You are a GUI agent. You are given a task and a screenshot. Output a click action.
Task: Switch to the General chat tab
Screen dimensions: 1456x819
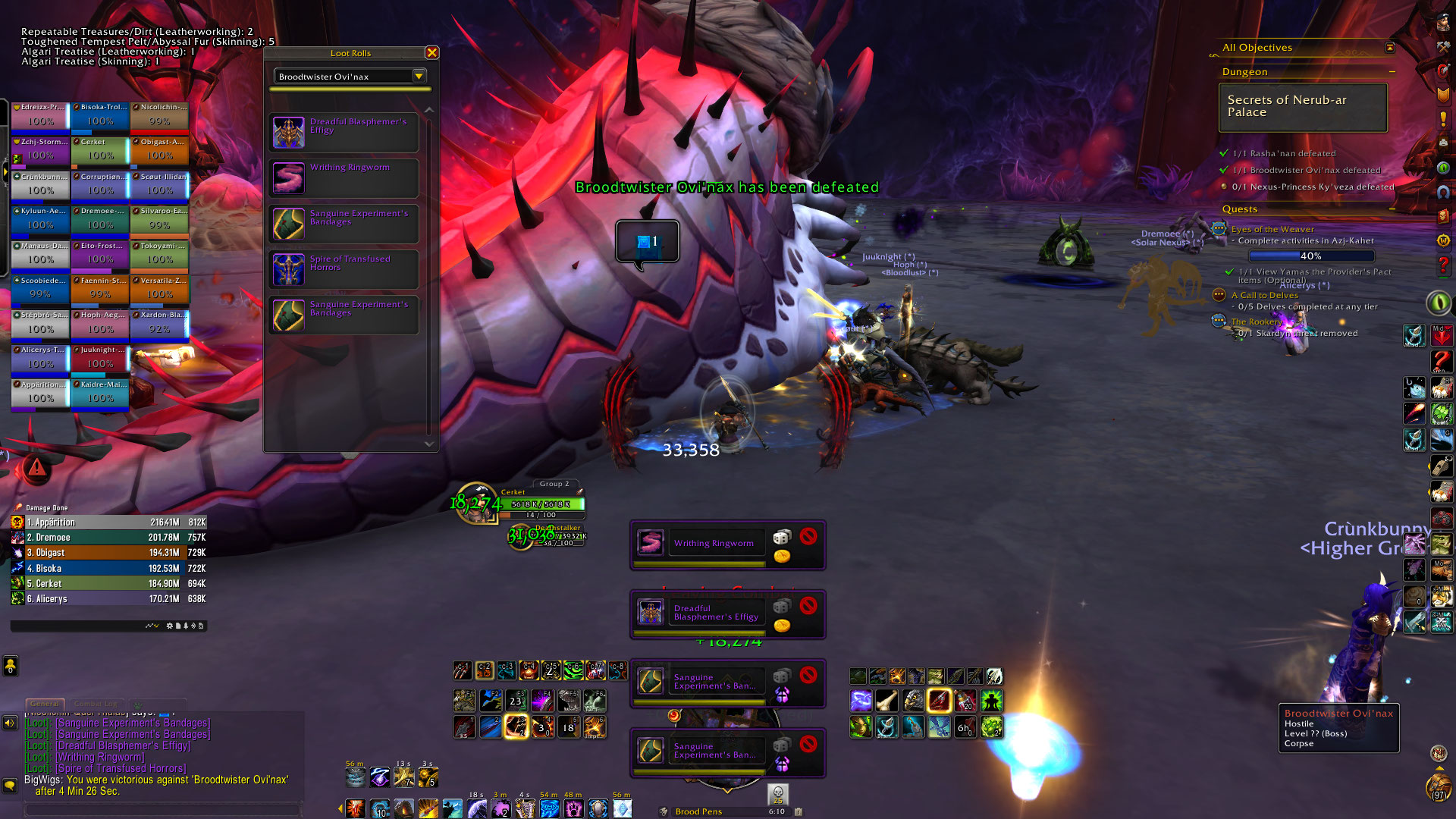[x=45, y=704]
